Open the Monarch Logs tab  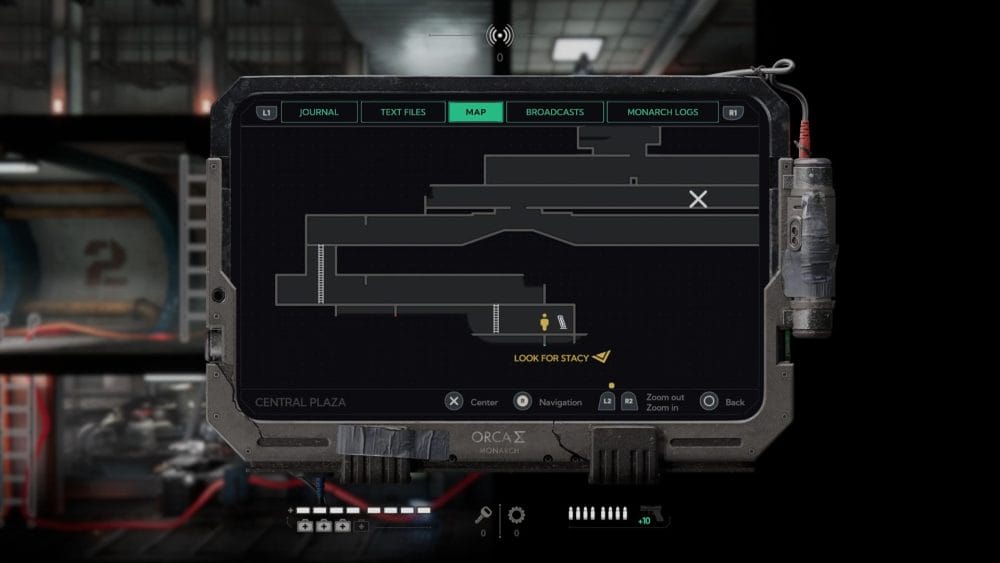[662, 112]
